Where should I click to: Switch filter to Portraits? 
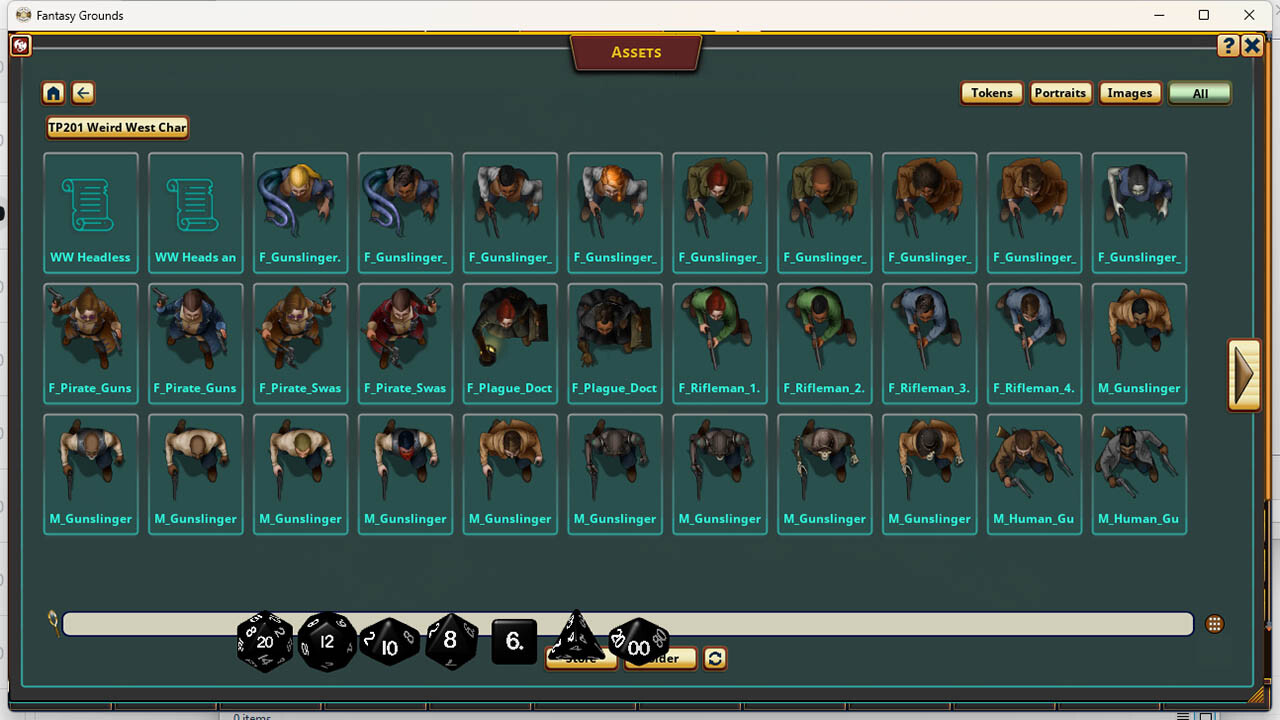tap(1060, 92)
